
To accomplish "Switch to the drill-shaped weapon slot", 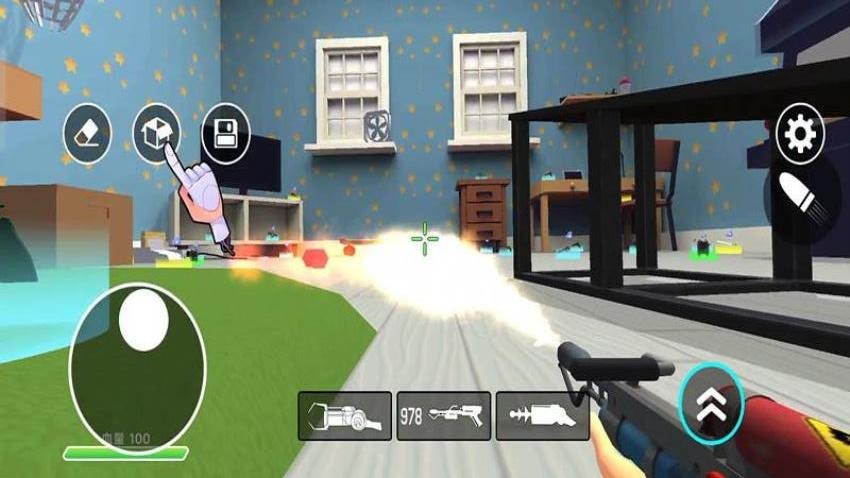I will [x=543, y=415].
